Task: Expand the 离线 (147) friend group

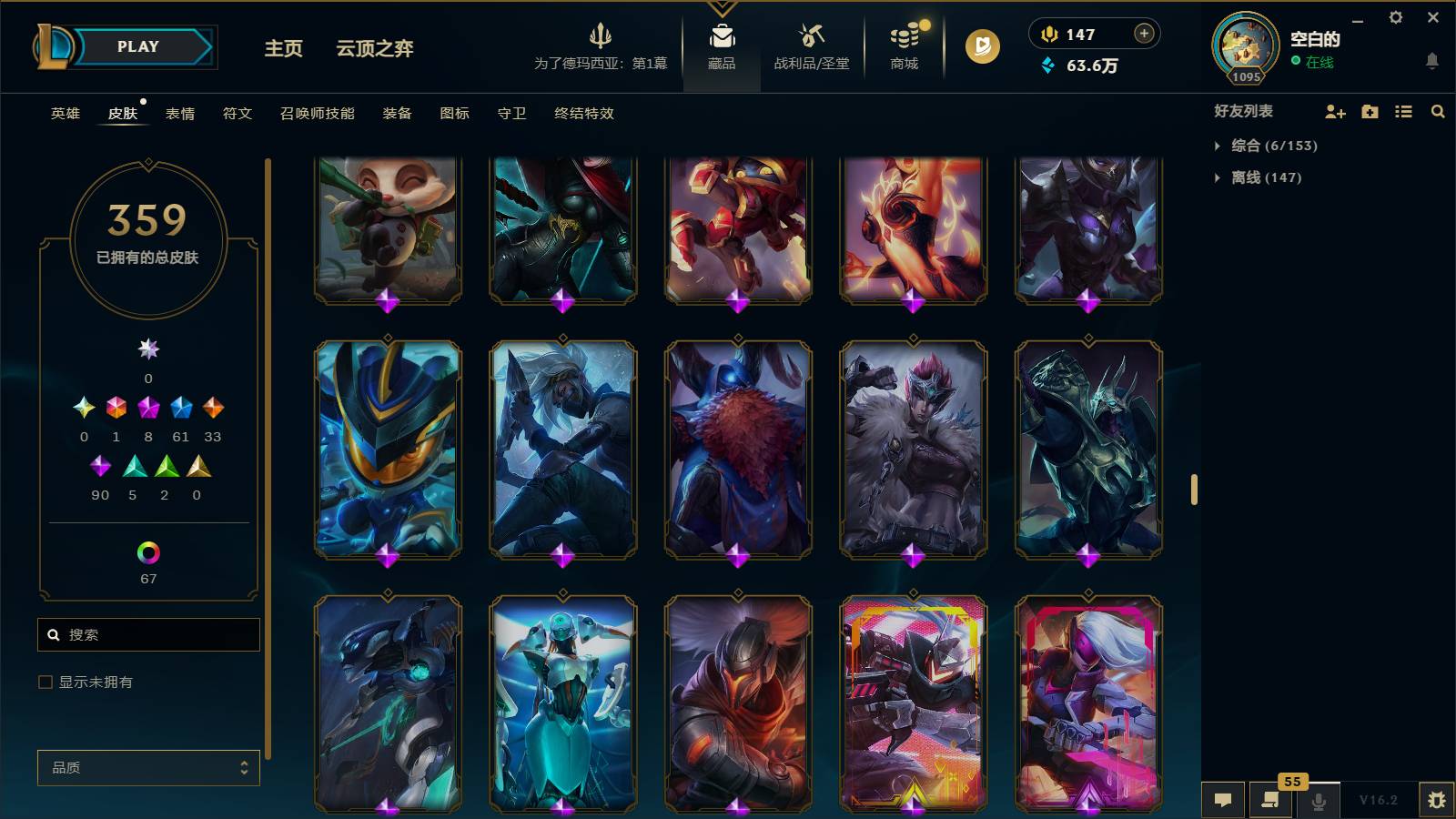Action: [1260, 177]
